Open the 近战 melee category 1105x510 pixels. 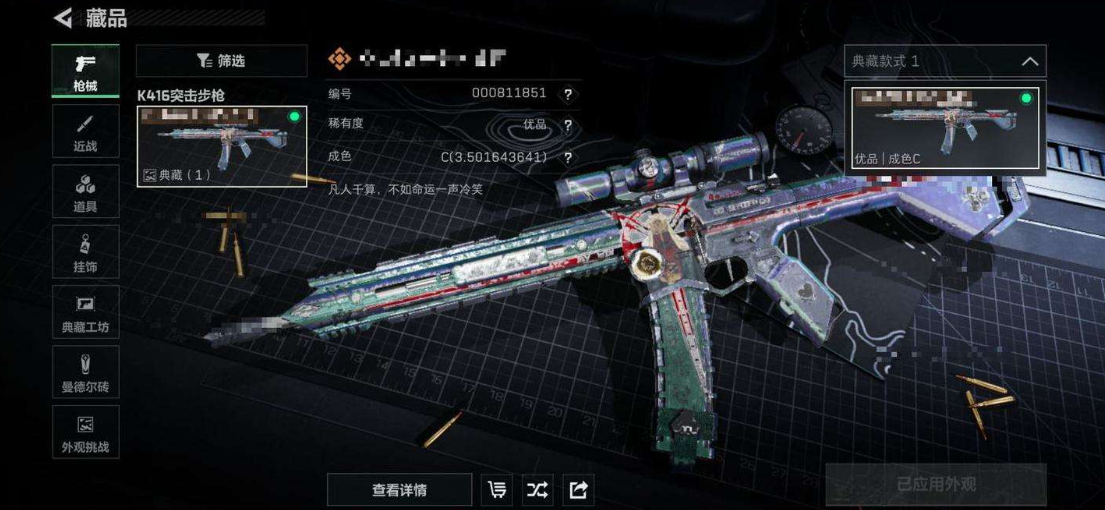point(85,131)
